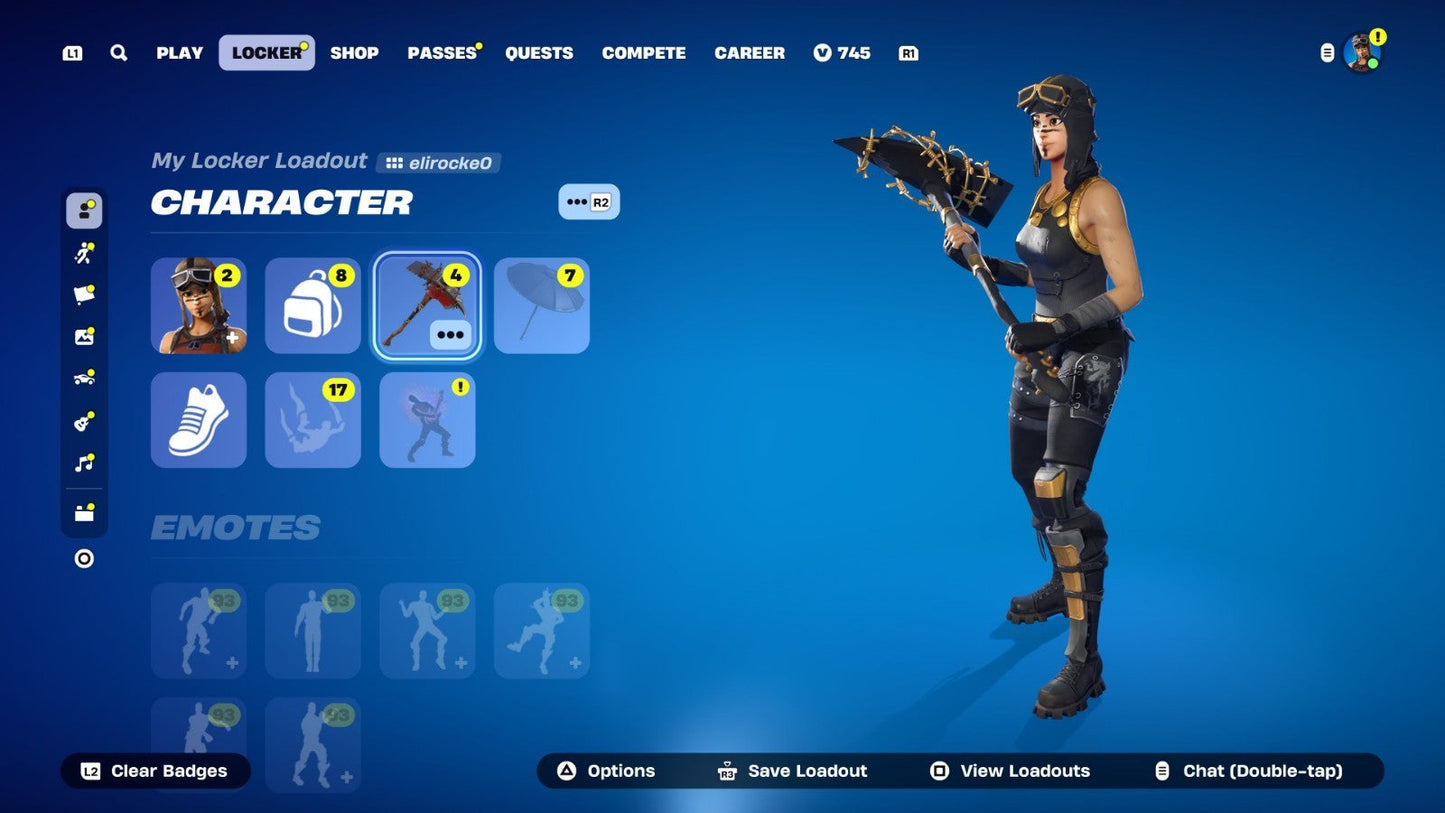The image size is (1445, 813).
Task: Select the Emotes category in the sidebar
Action: [84, 252]
